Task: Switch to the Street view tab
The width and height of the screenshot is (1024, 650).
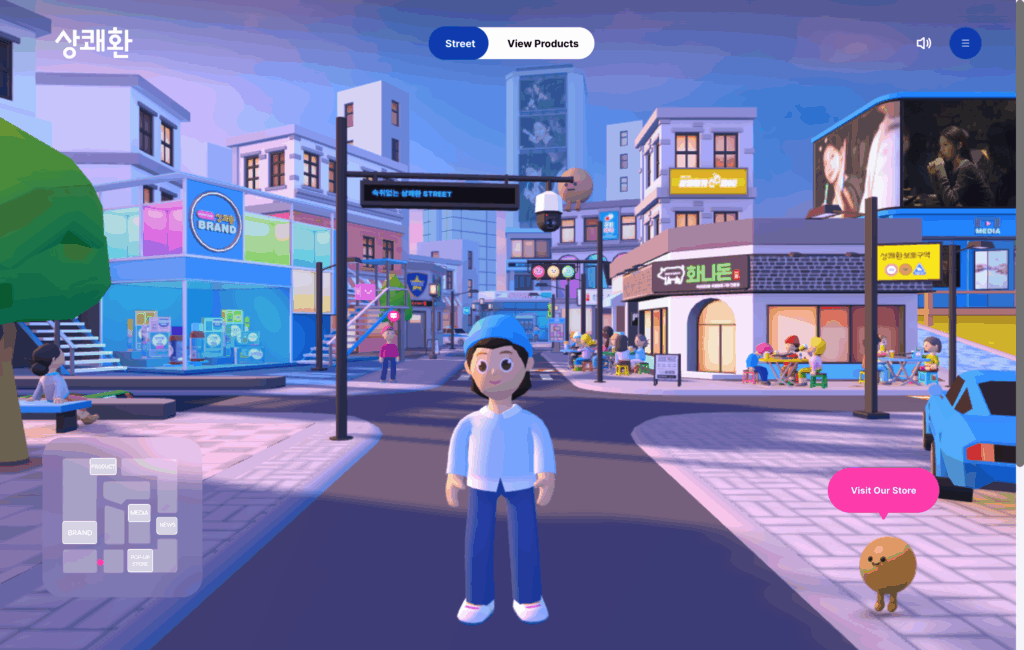Action: tap(460, 43)
